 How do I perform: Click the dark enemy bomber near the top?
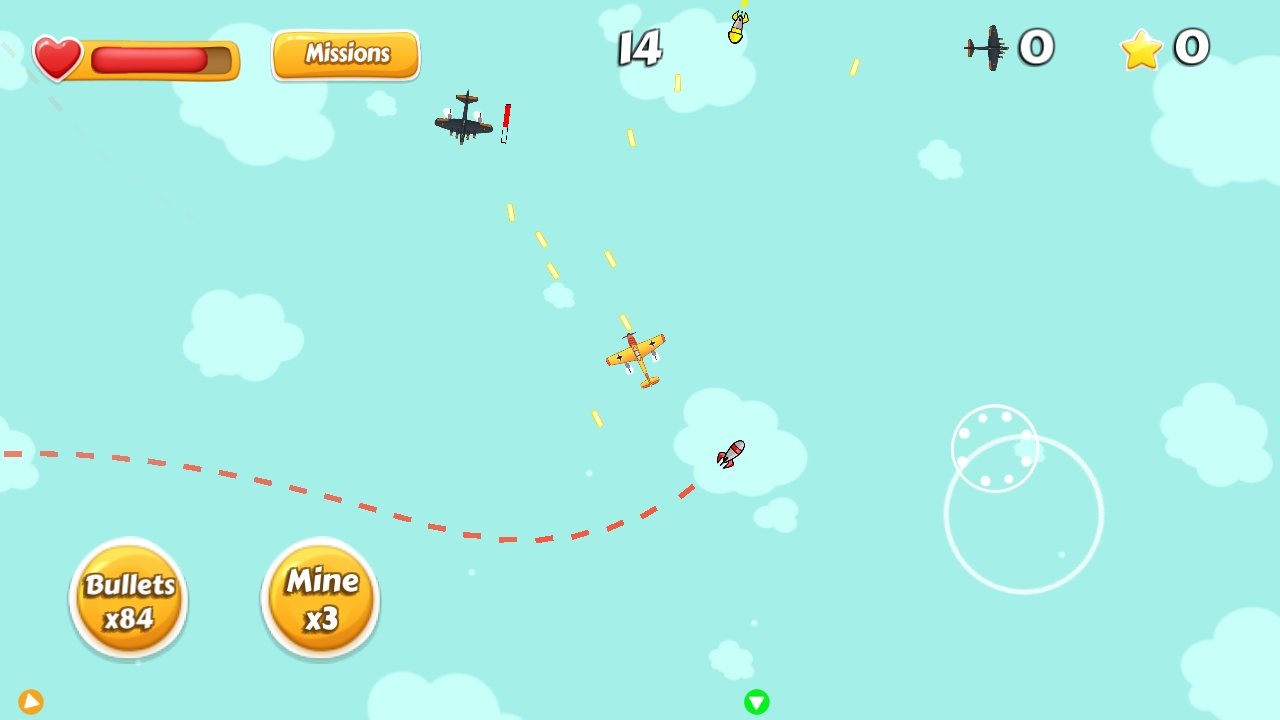tap(462, 122)
